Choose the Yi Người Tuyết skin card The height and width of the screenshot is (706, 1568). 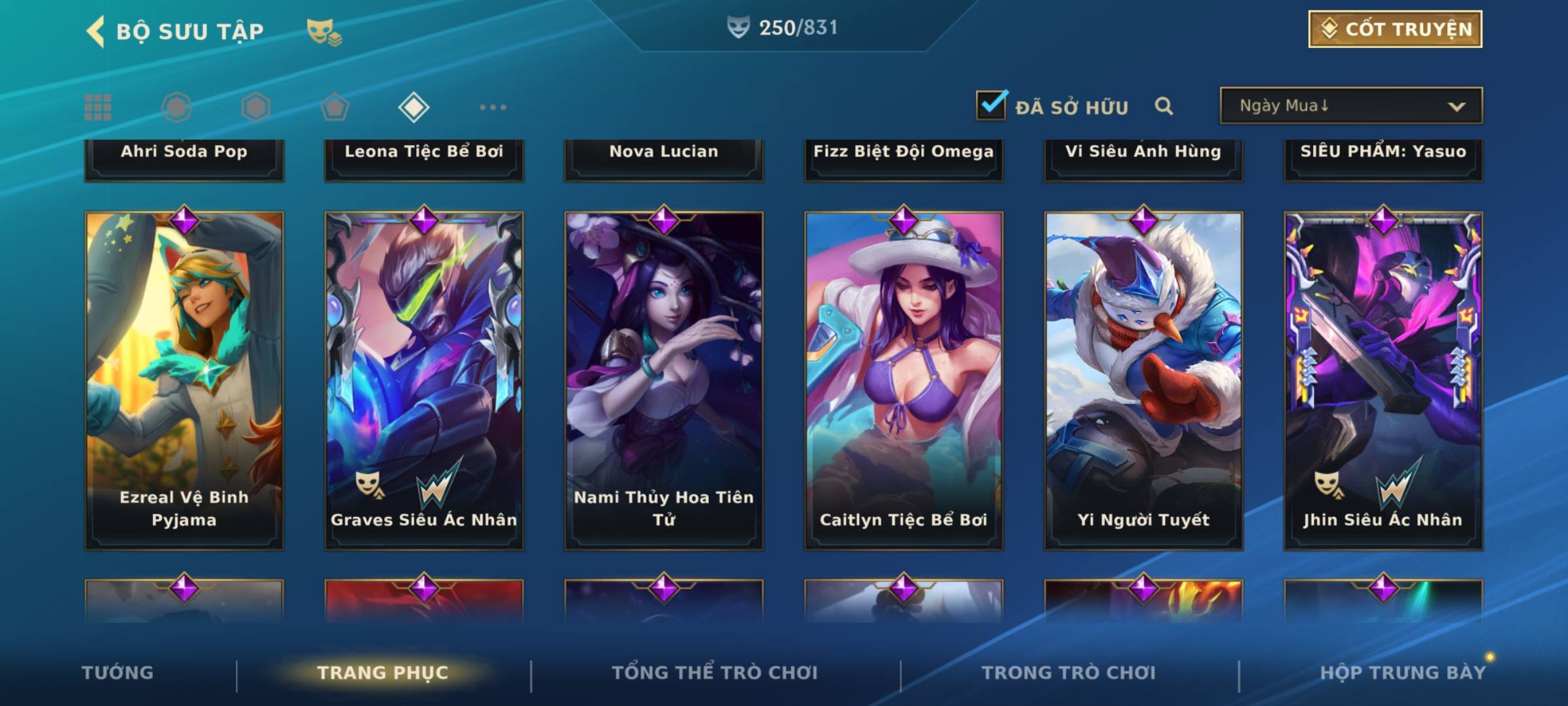pyautogui.click(x=1143, y=380)
